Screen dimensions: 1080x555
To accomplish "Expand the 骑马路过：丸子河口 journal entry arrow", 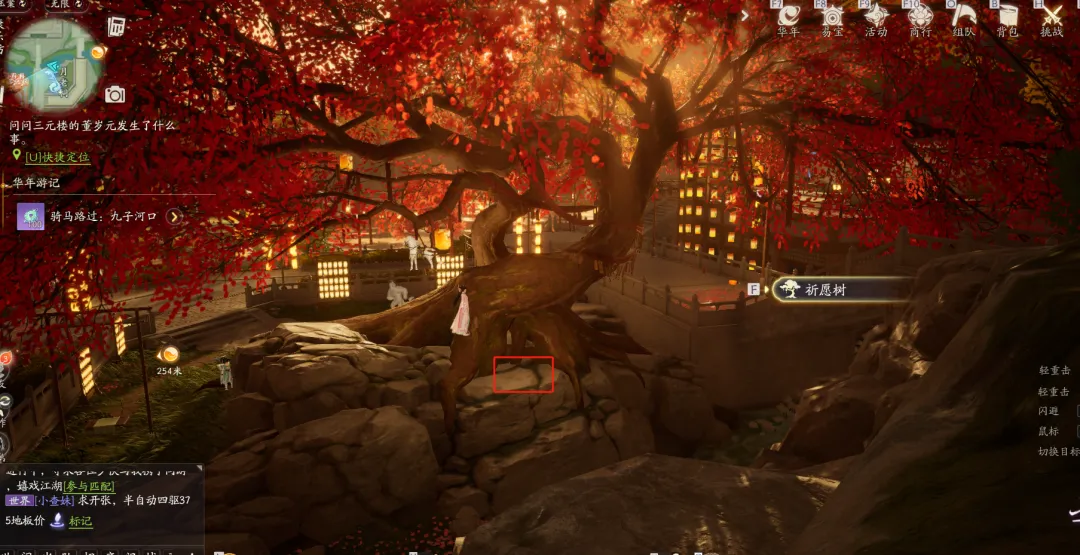I will click(x=175, y=216).
